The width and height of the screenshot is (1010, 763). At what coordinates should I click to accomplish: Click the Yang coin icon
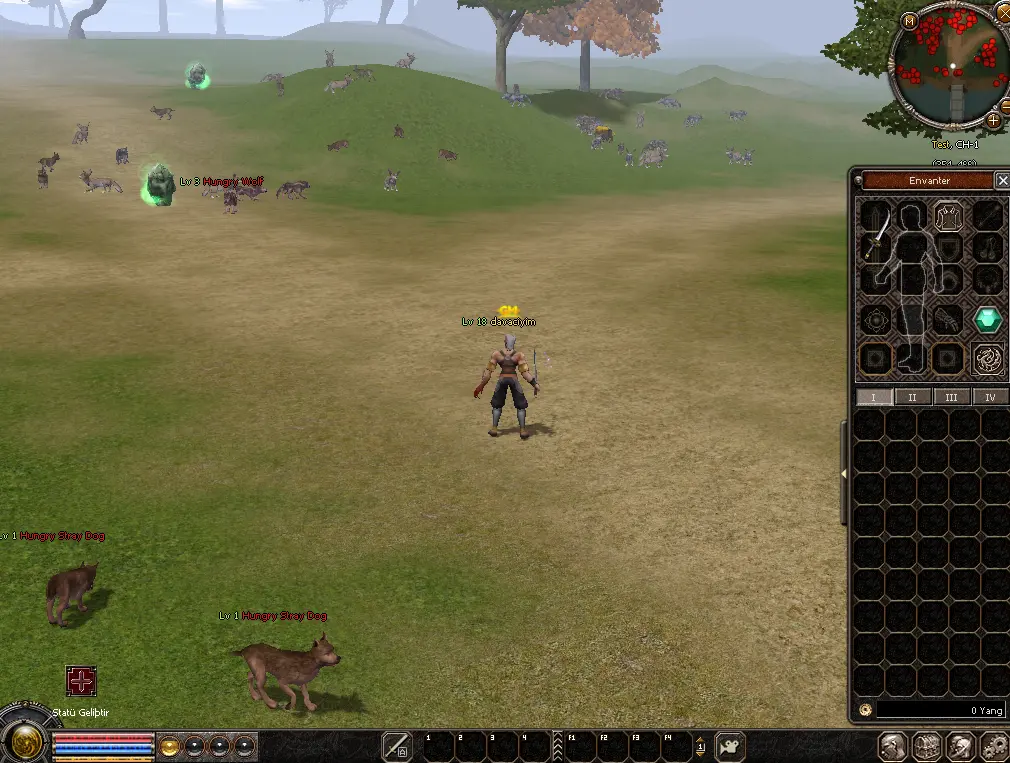865,710
